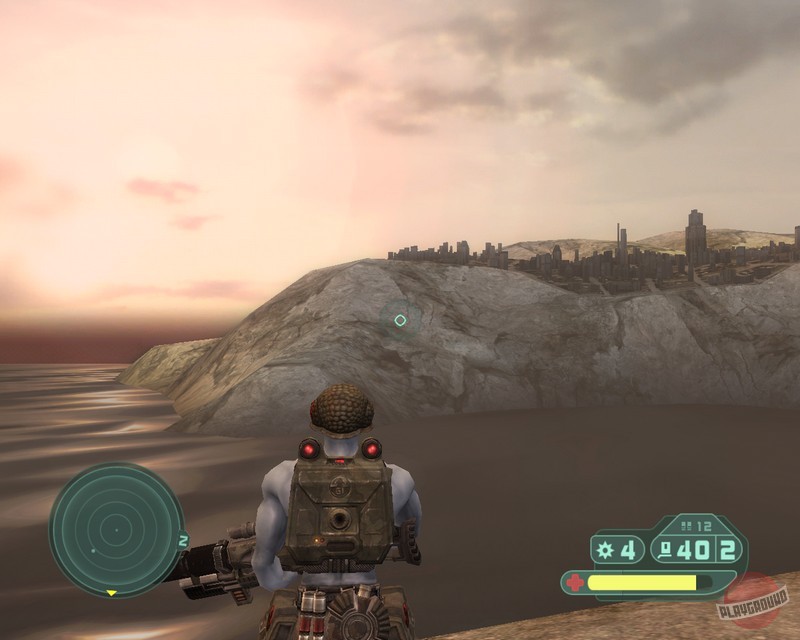
Task: Click the red medical cross icon
Action: pyautogui.click(x=574, y=581)
